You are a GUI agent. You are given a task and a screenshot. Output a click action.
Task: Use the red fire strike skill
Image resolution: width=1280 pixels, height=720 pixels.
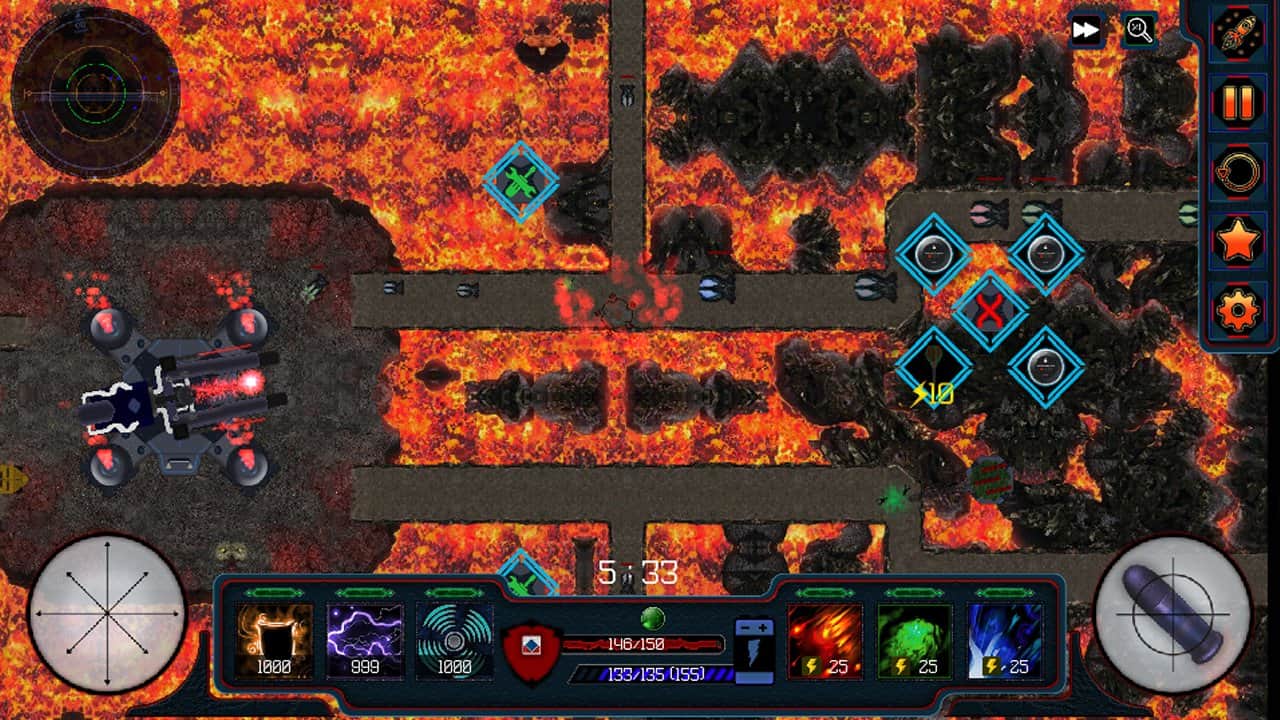(825, 641)
